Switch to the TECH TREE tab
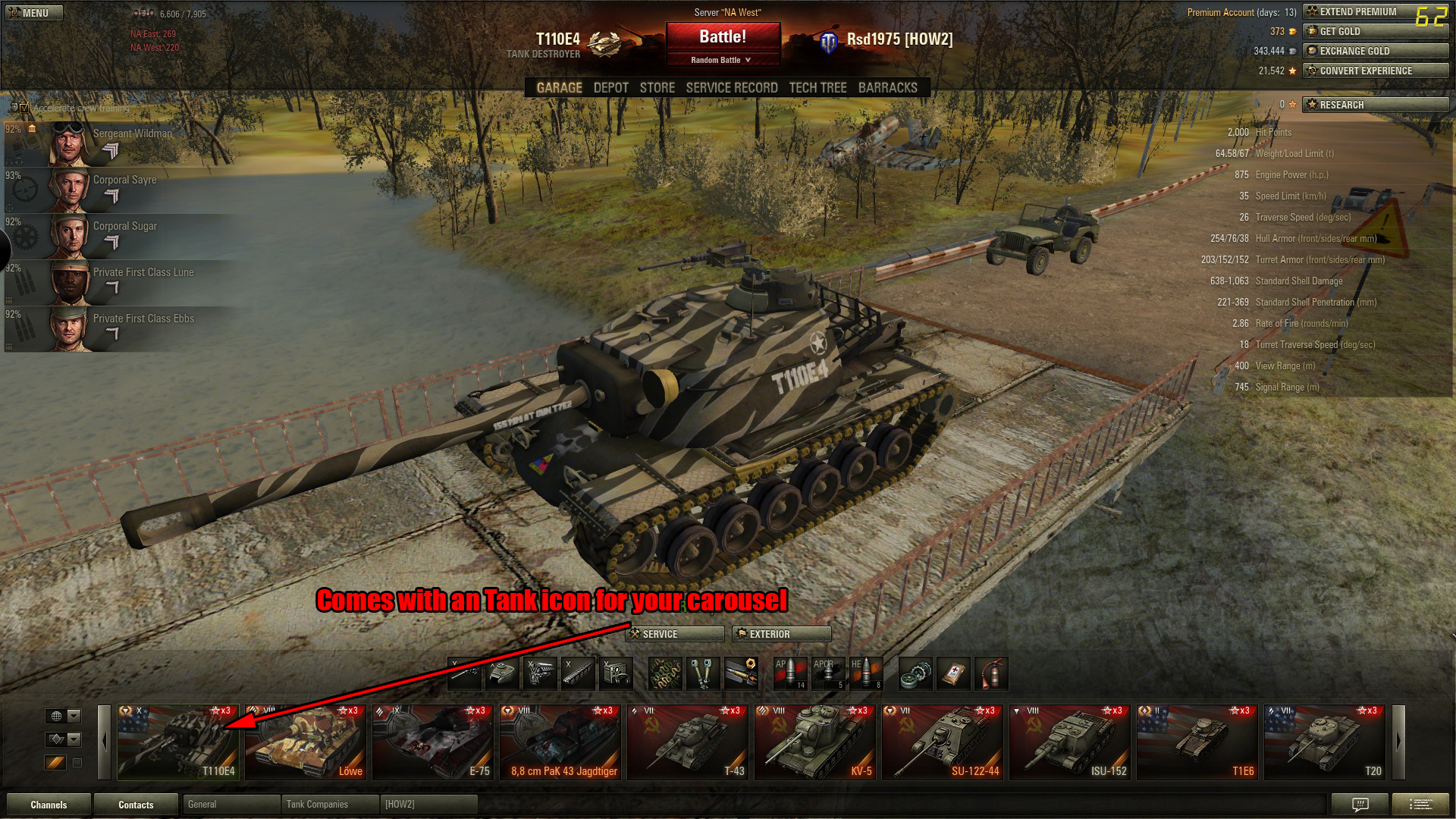Screen dimensions: 1456x819 click(x=817, y=88)
